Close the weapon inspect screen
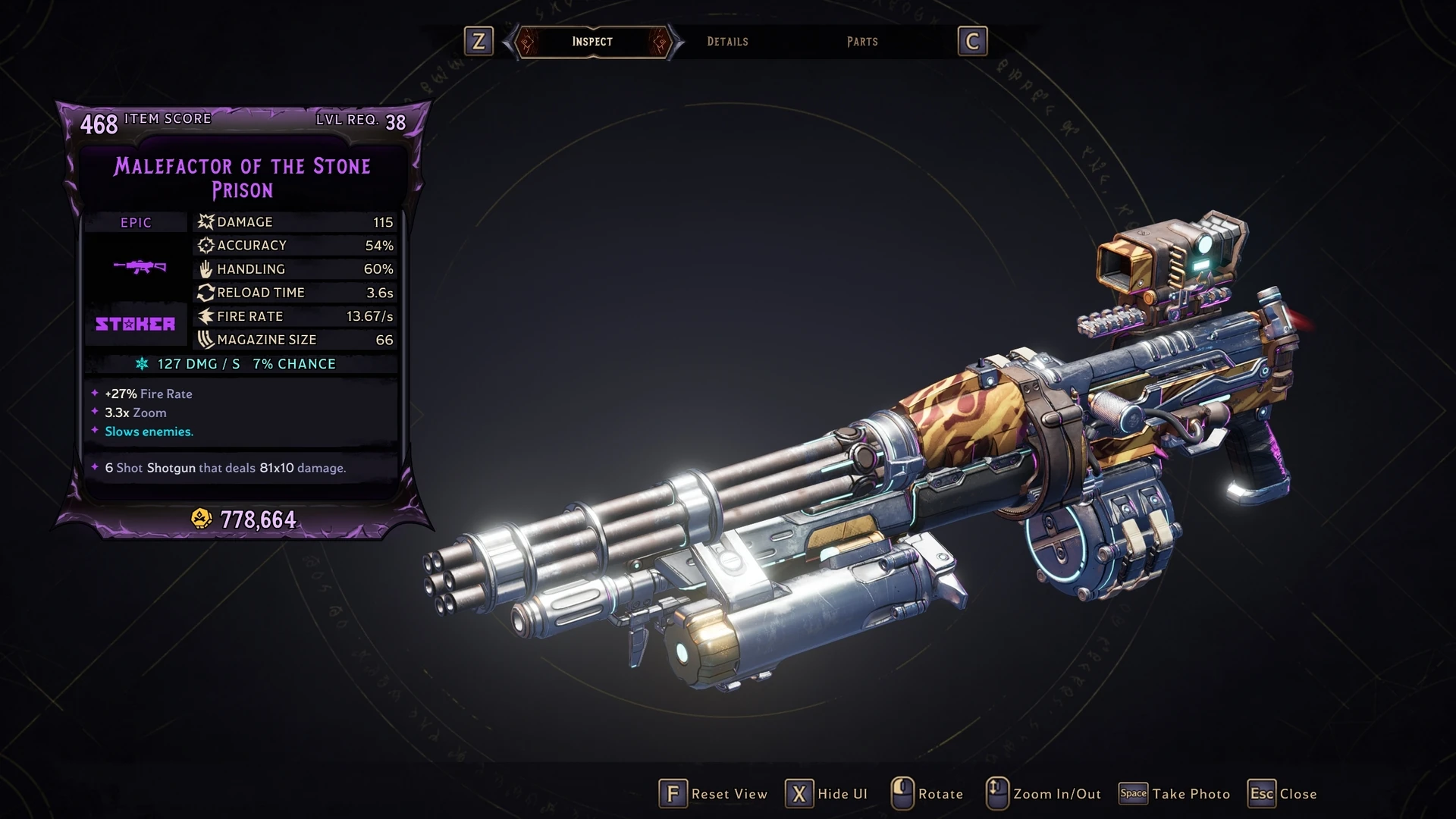Image resolution: width=1456 pixels, height=819 pixels. [1283, 794]
